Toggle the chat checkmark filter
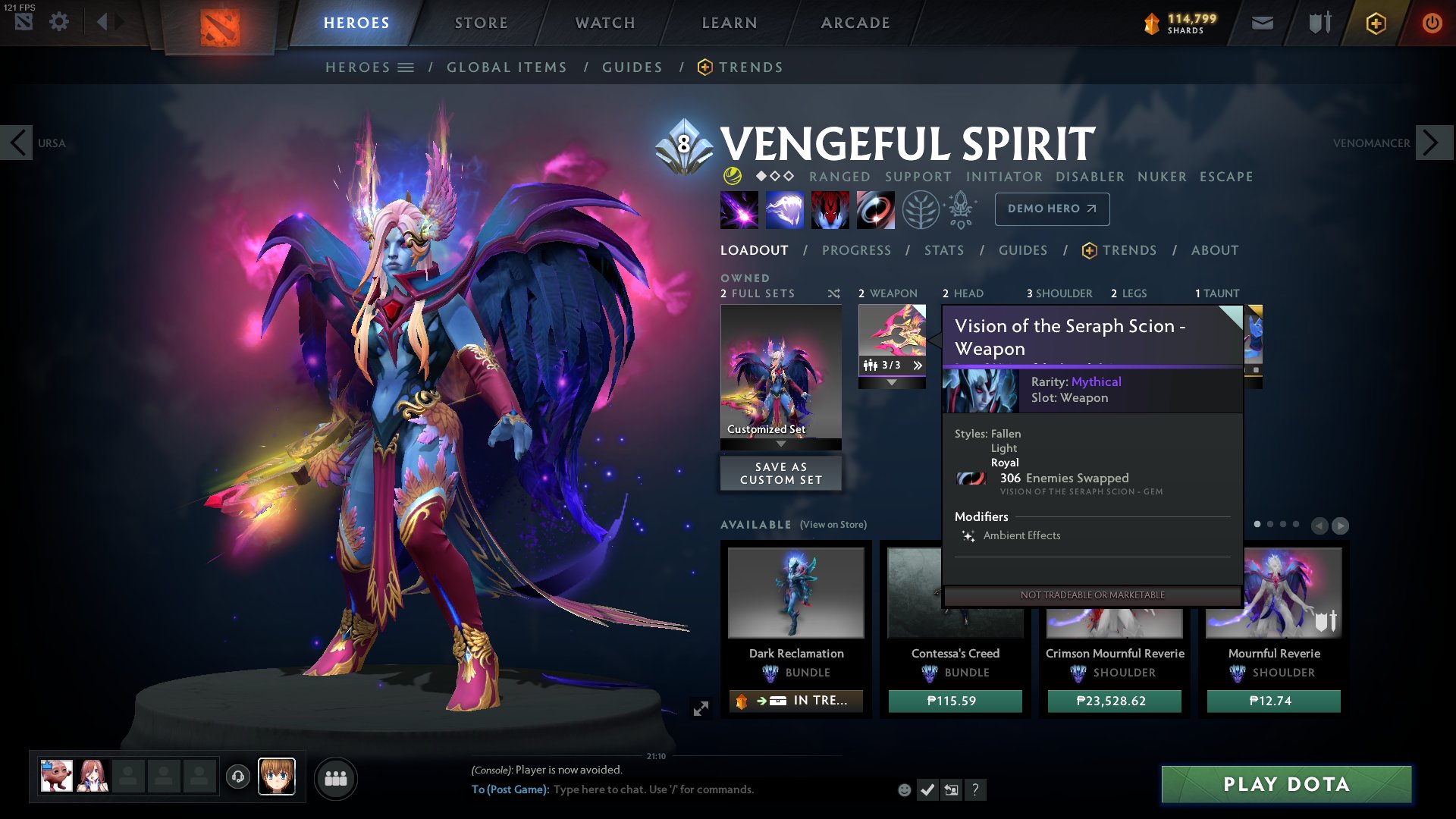 pyautogui.click(x=927, y=789)
